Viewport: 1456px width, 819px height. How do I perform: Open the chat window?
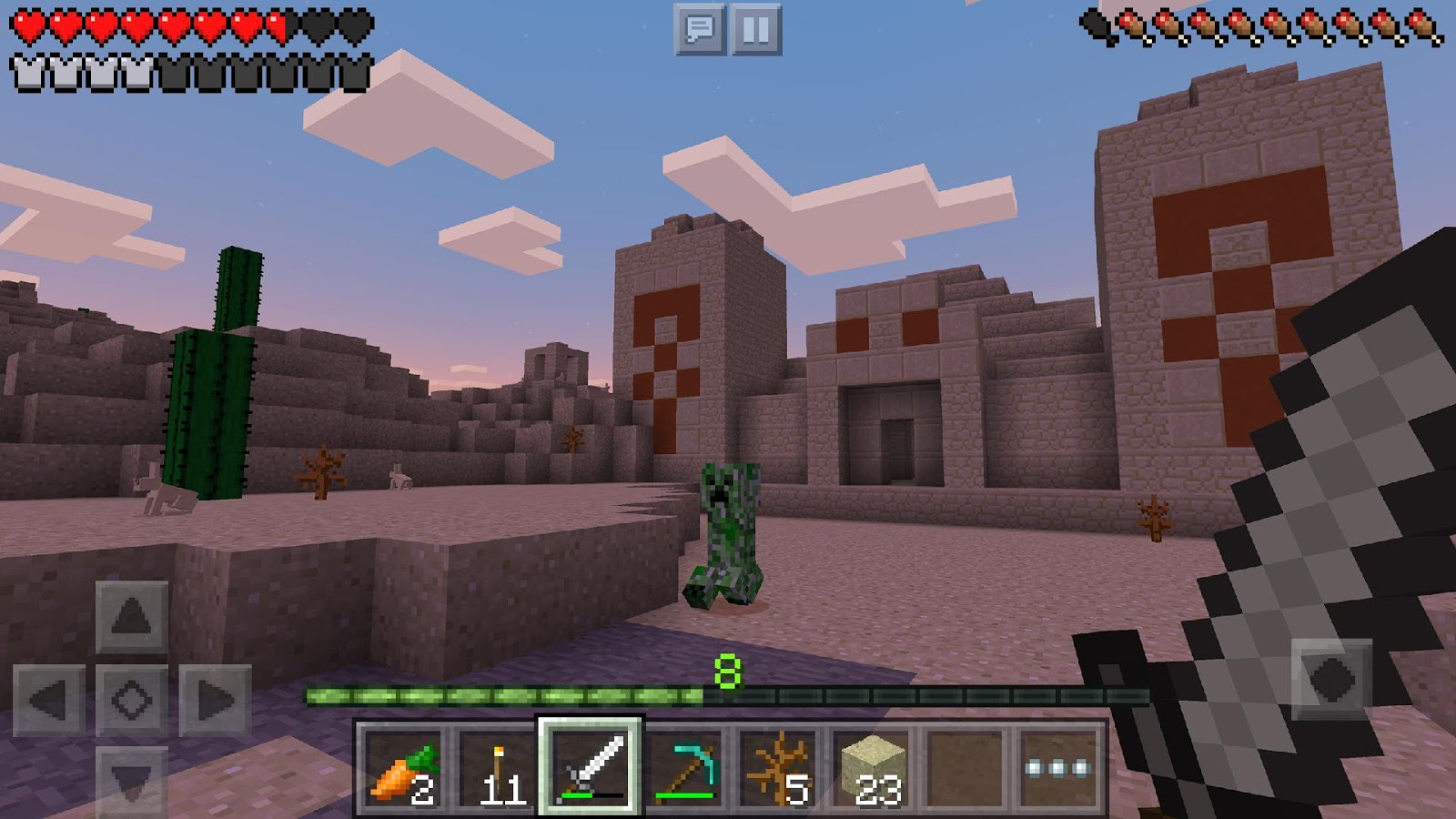(700, 28)
